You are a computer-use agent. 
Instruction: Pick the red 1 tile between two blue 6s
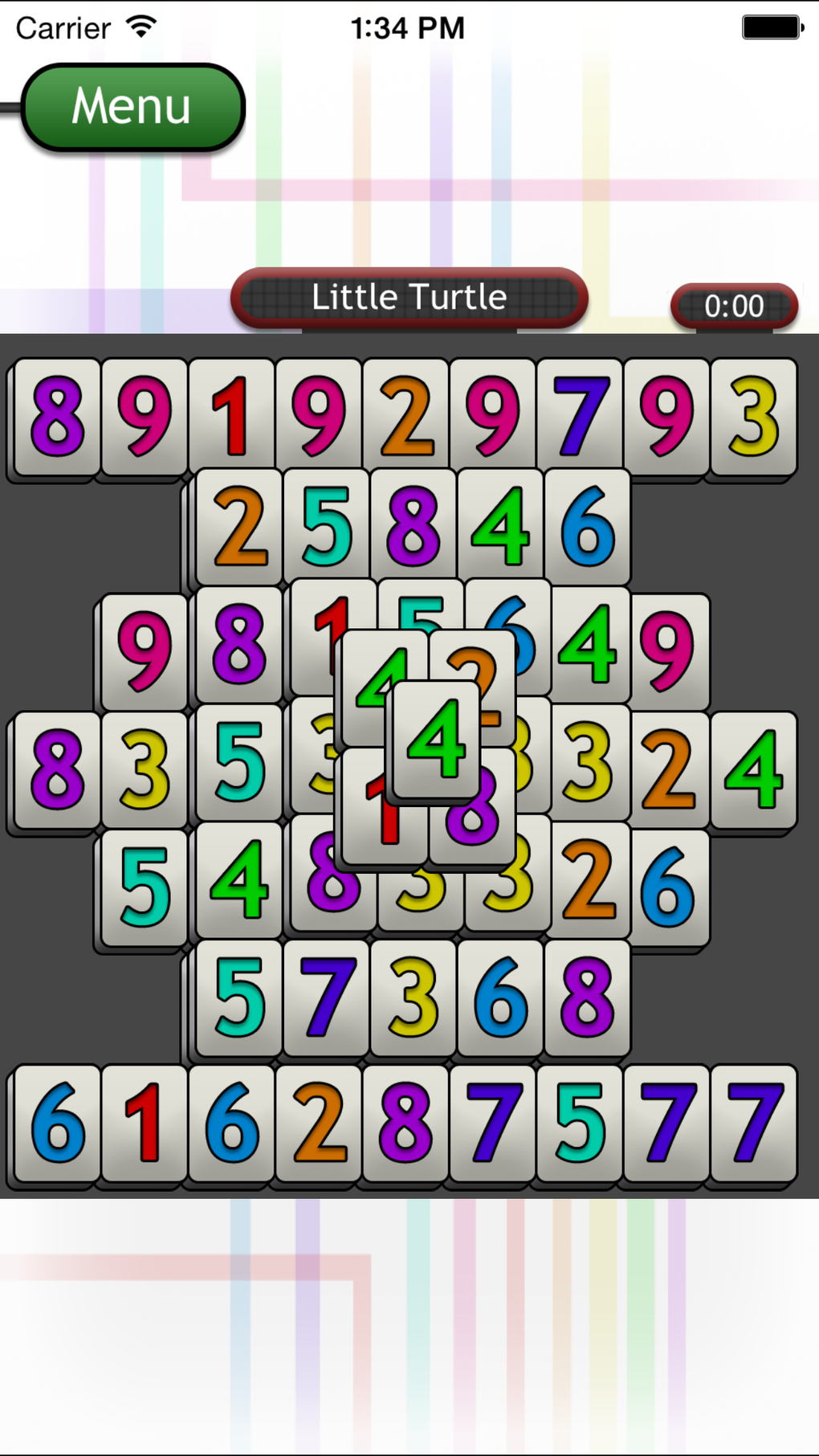(145, 1122)
